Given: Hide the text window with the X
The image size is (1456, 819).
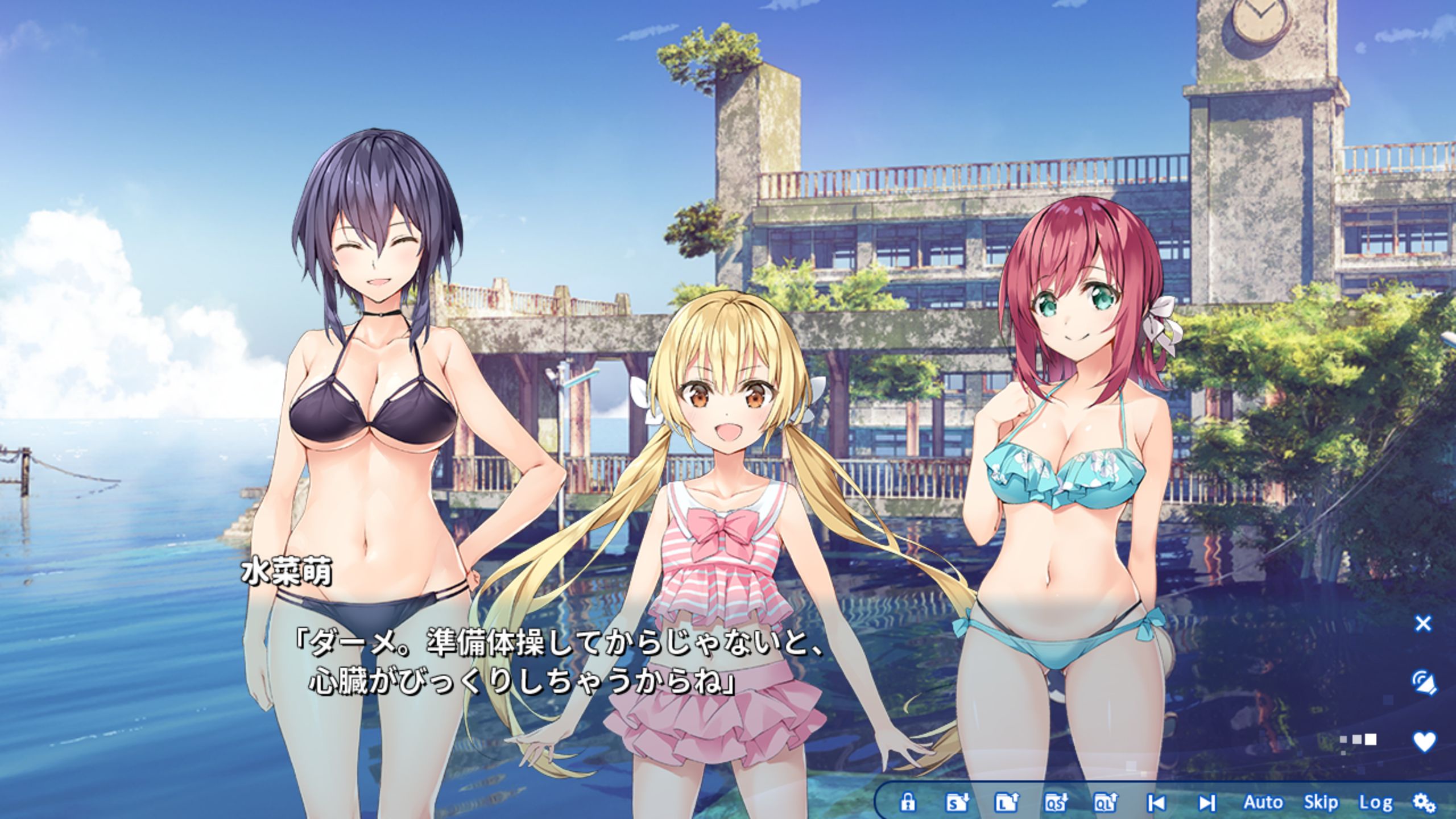Looking at the screenshot, I should (1422, 624).
